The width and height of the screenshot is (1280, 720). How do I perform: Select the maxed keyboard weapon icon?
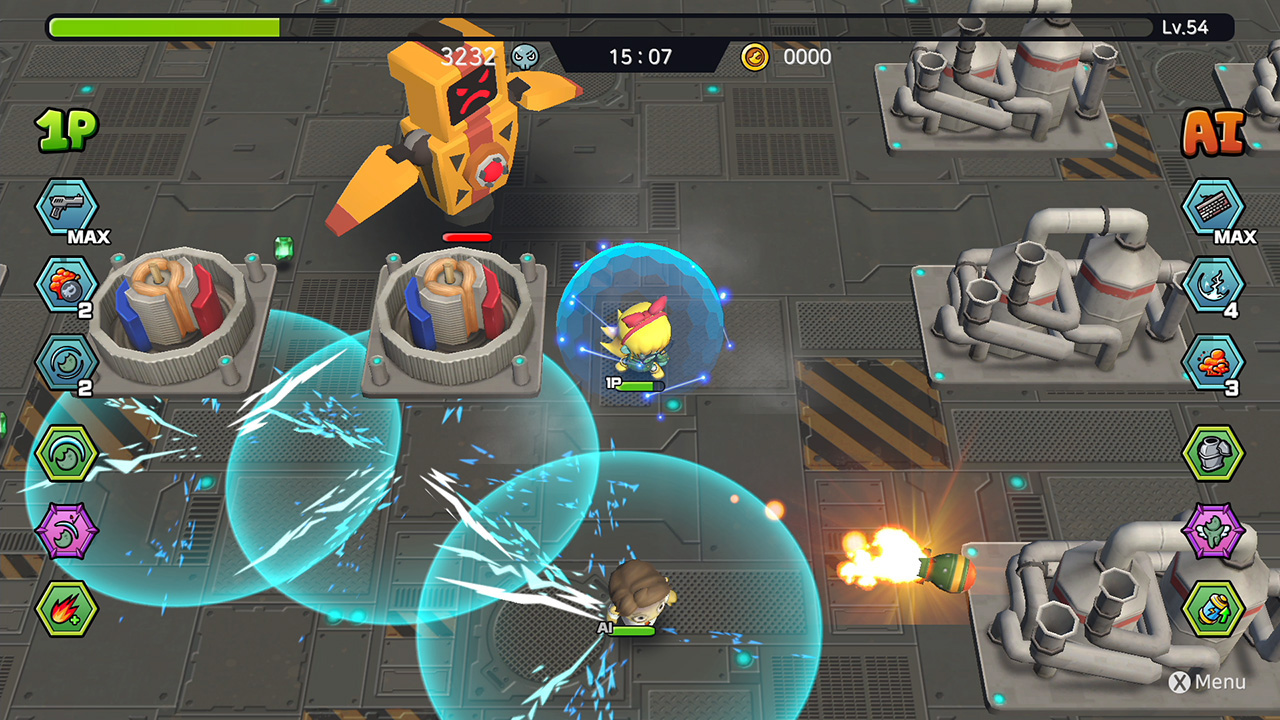pyautogui.click(x=1212, y=207)
